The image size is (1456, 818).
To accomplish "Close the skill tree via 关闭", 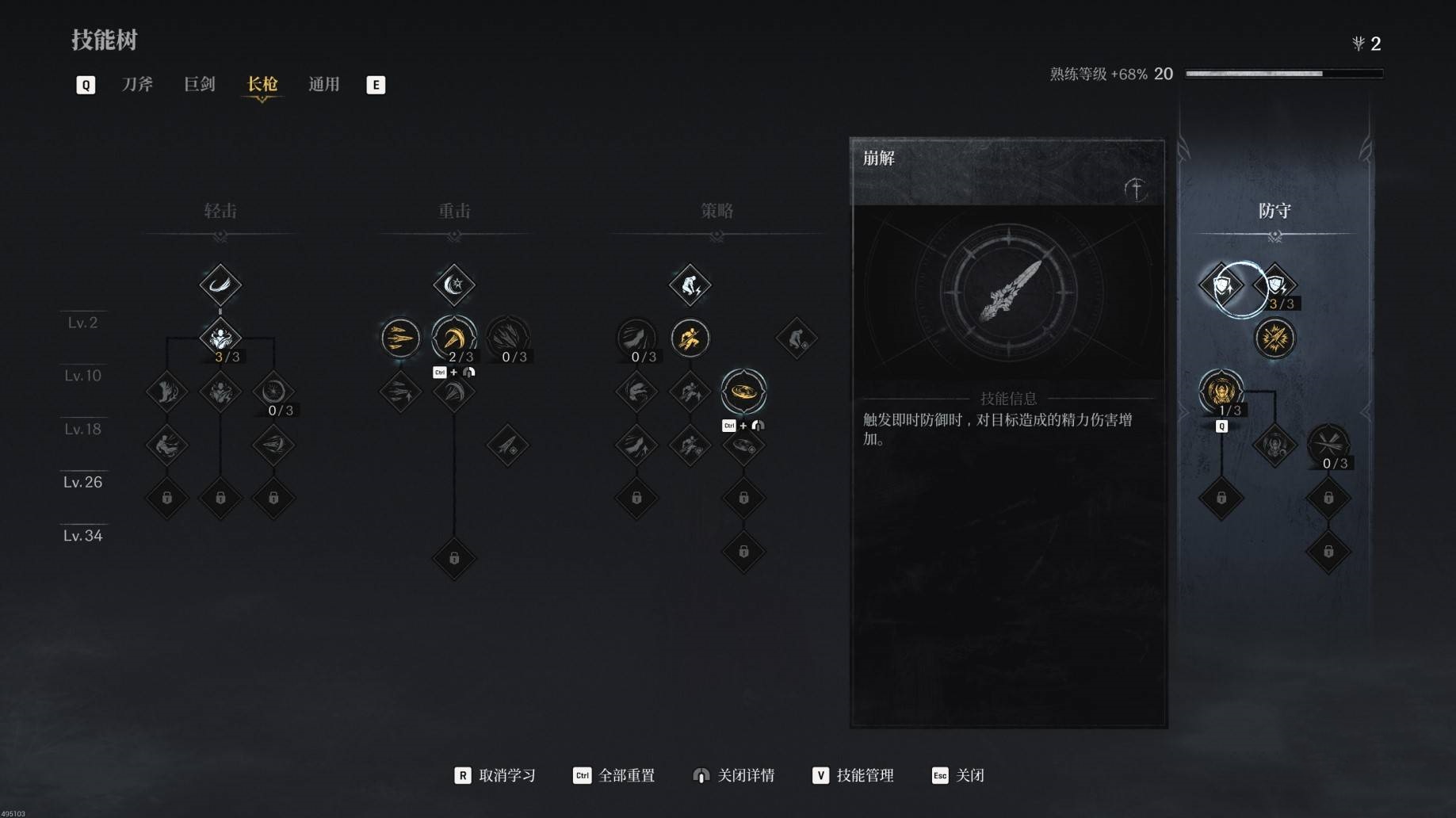I will point(958,775).
